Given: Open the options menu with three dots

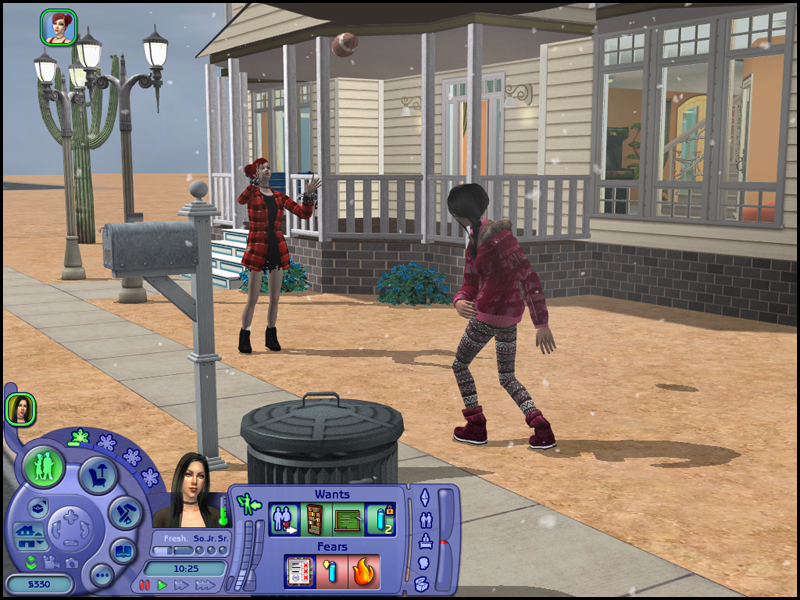Looking at the screenshot, I should tap(101, 574).
